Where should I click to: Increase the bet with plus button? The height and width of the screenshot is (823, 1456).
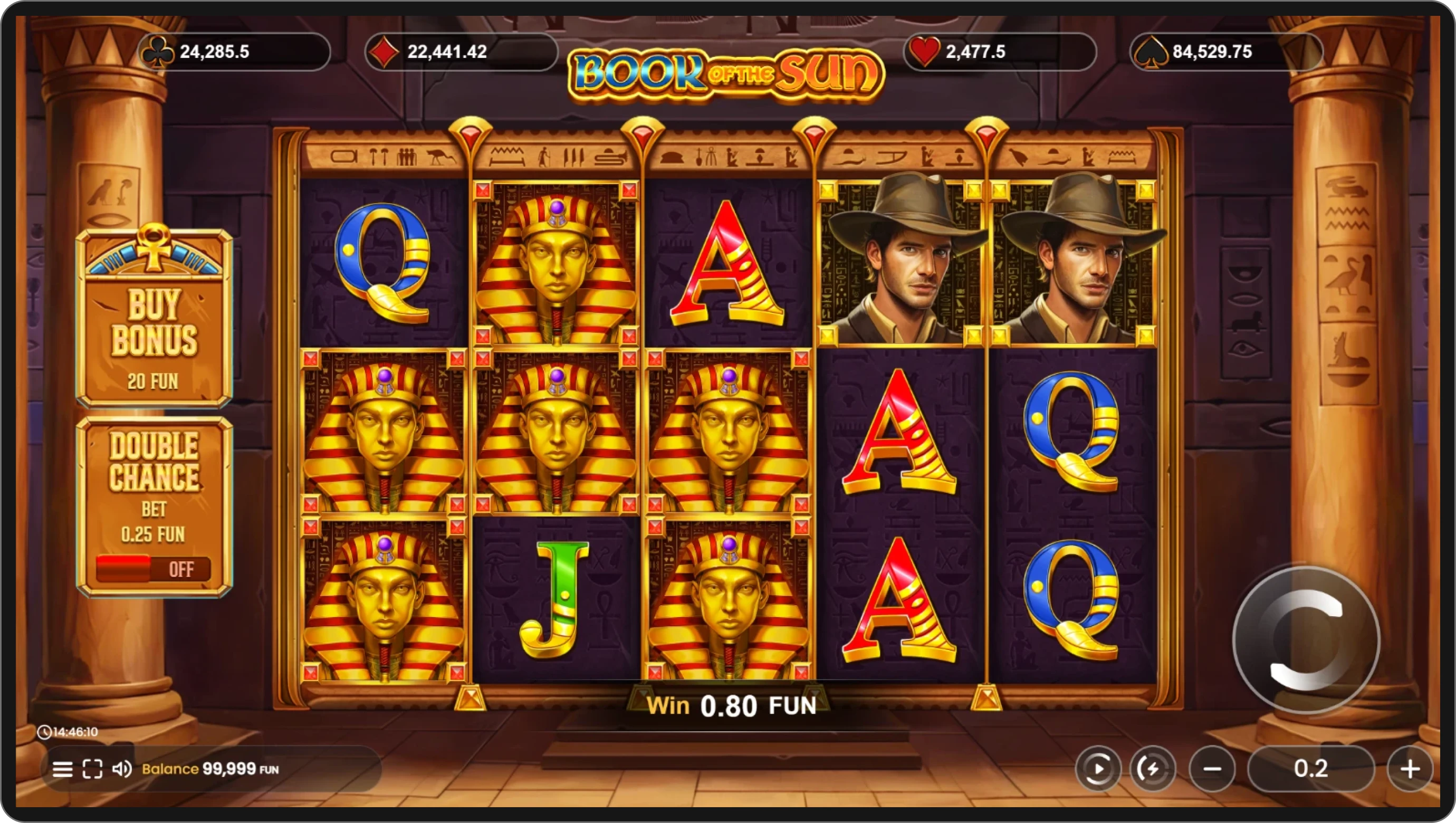click(x=1410, y=769)
